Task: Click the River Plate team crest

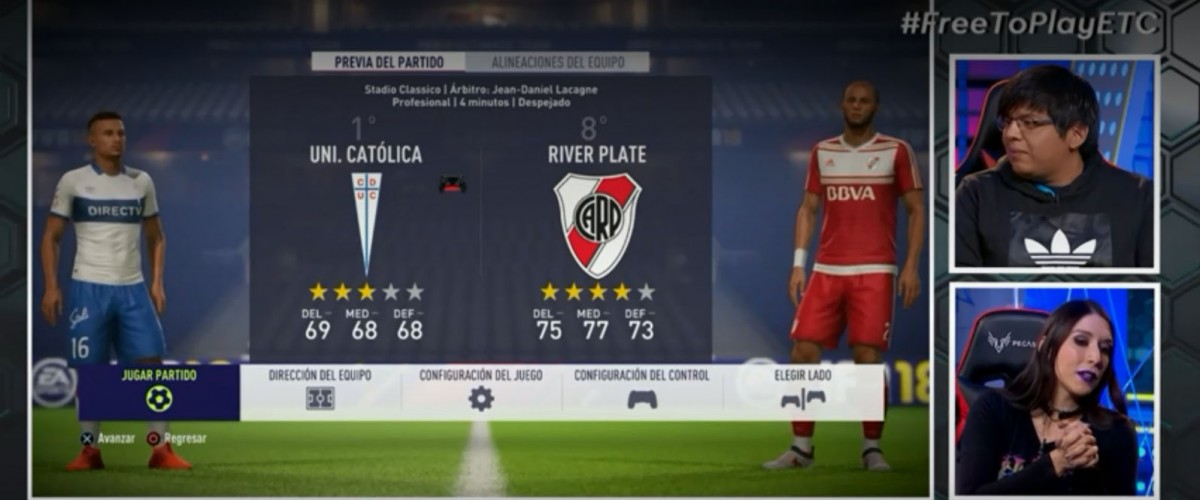Action: click(x=597, y=224)
